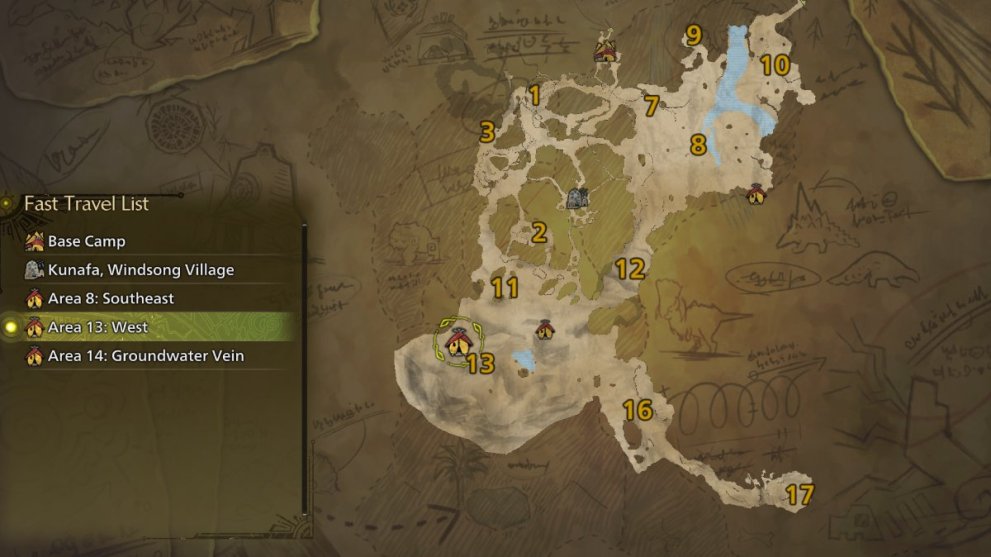Select Area 8: Southeast camp entry
The width and height of the screenshot is (991, 557).
coord(110,299)
